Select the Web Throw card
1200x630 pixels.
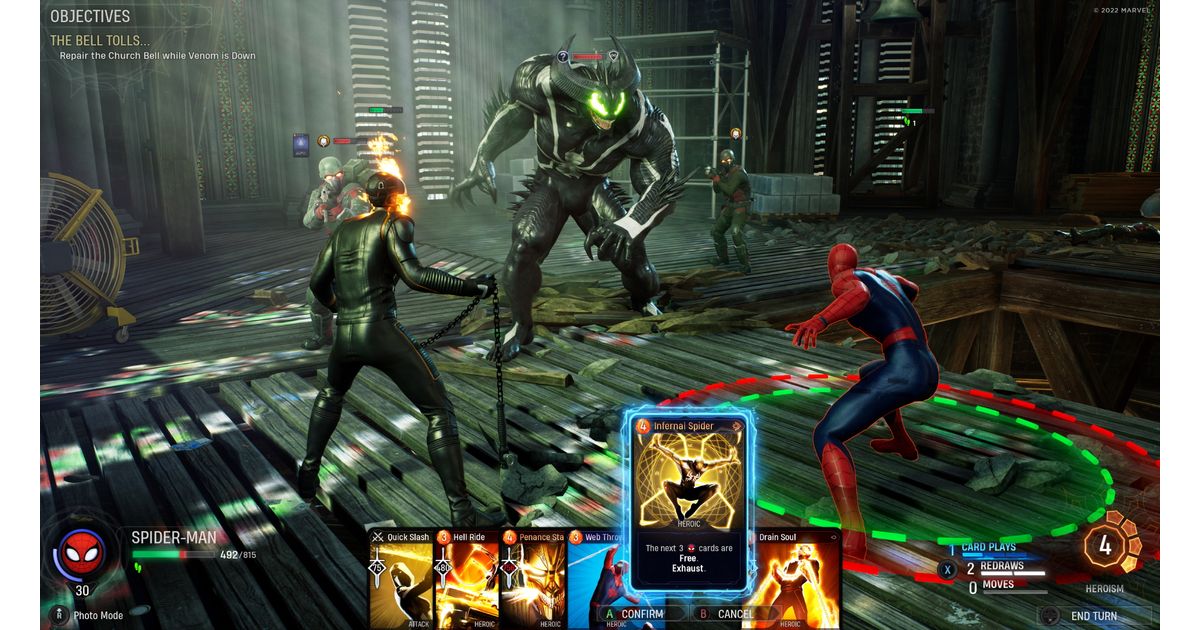tap(596, 575)
